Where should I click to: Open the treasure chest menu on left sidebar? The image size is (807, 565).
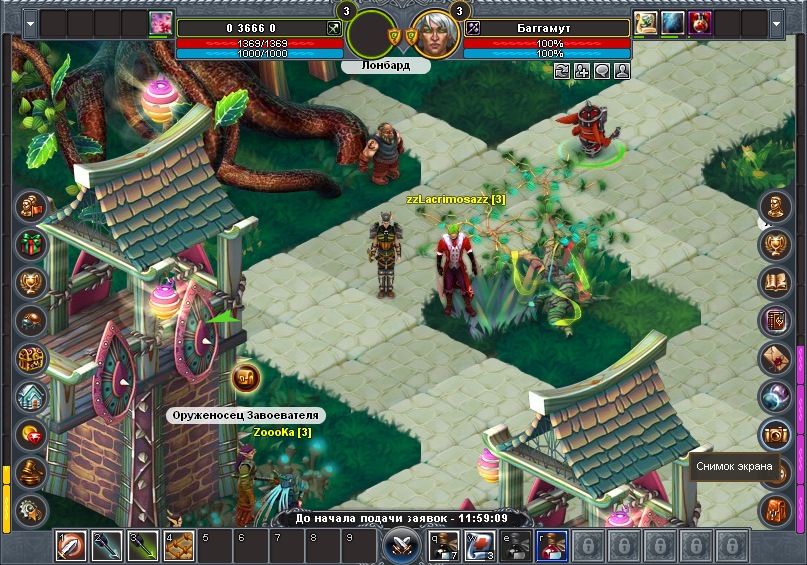click(31, 358)
